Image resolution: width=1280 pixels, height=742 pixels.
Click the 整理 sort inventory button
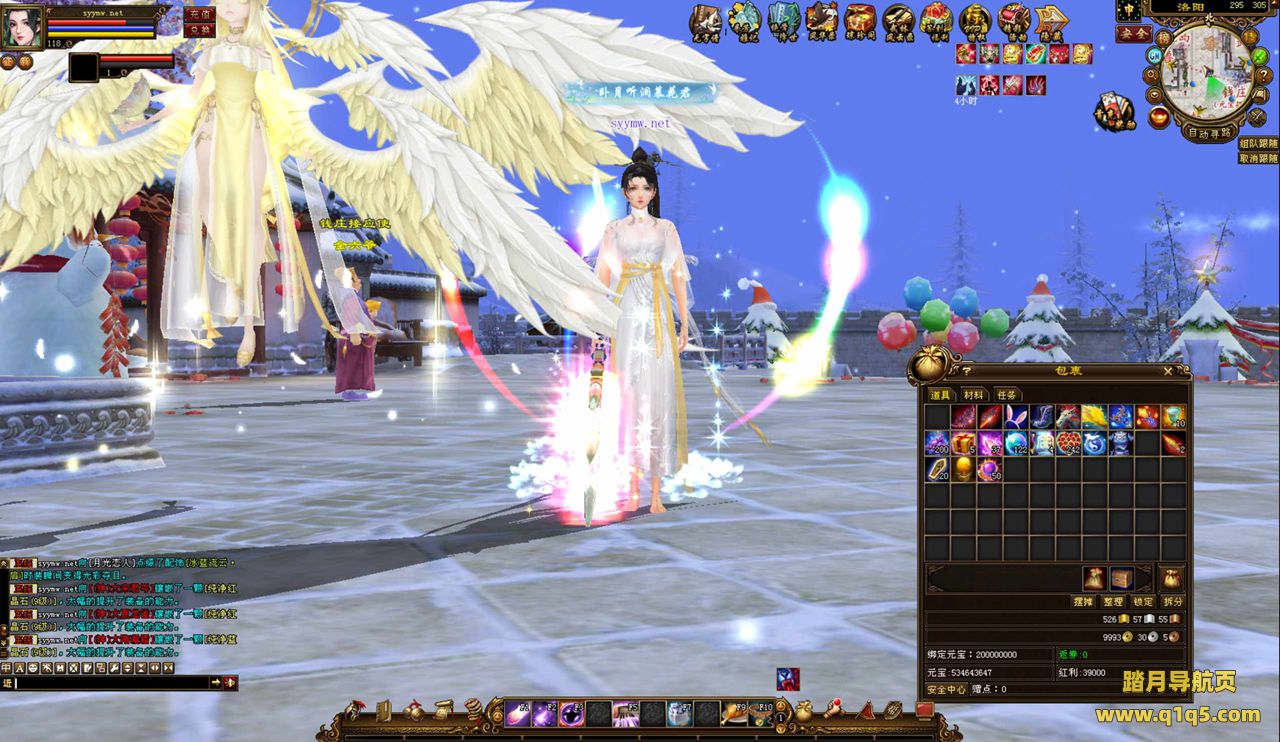pos(1113,602)
